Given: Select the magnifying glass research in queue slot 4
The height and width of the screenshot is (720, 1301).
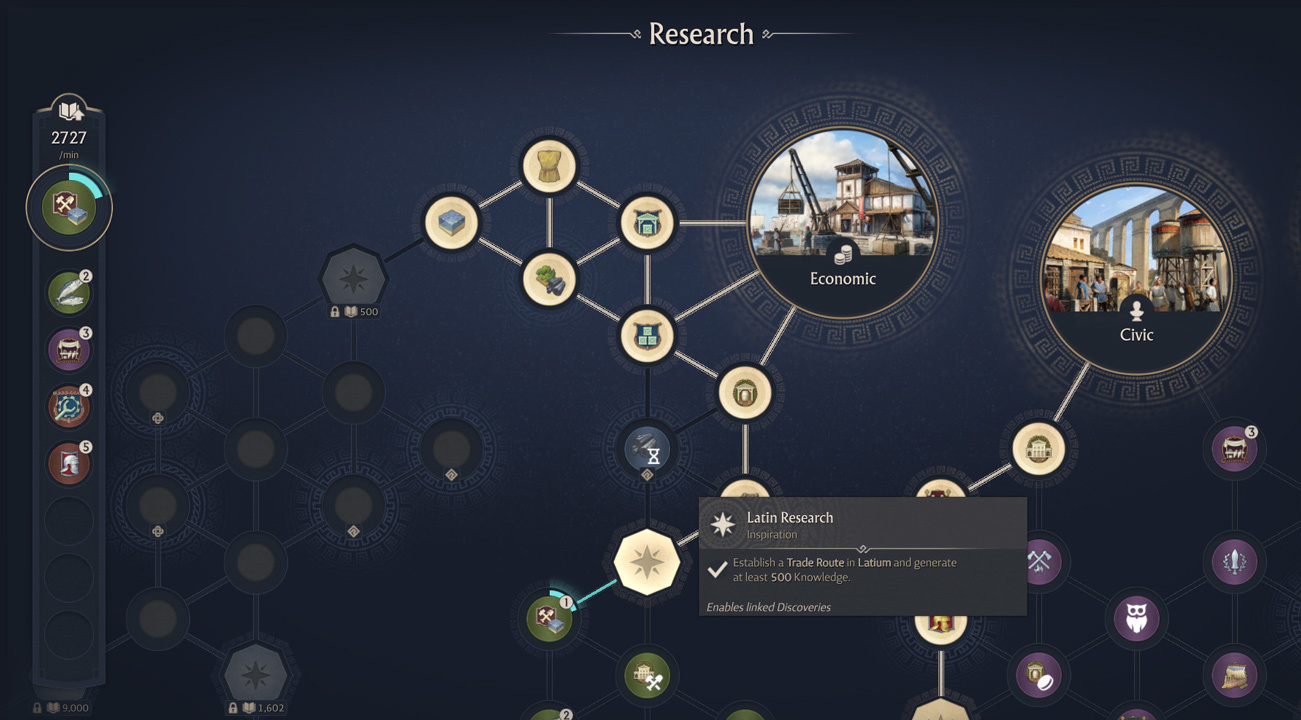Looking at the screenshot, I should pos(68,407).
